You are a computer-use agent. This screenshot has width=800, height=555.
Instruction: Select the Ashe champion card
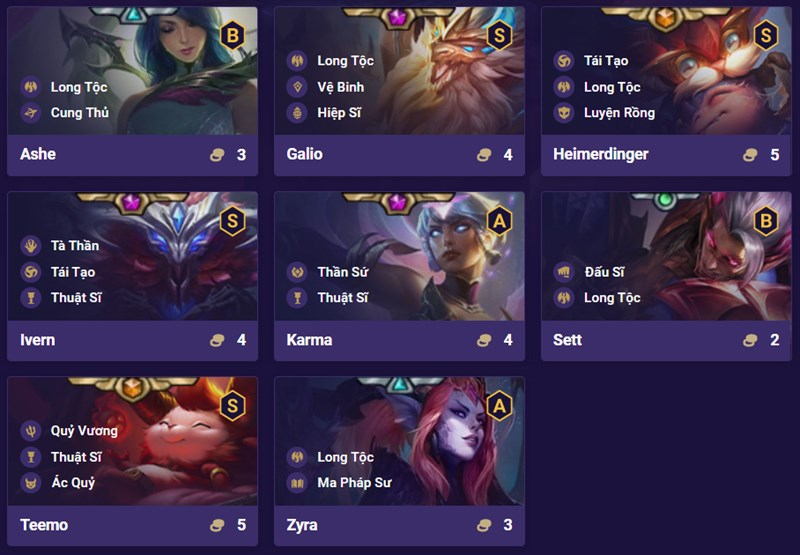[132, 90]
